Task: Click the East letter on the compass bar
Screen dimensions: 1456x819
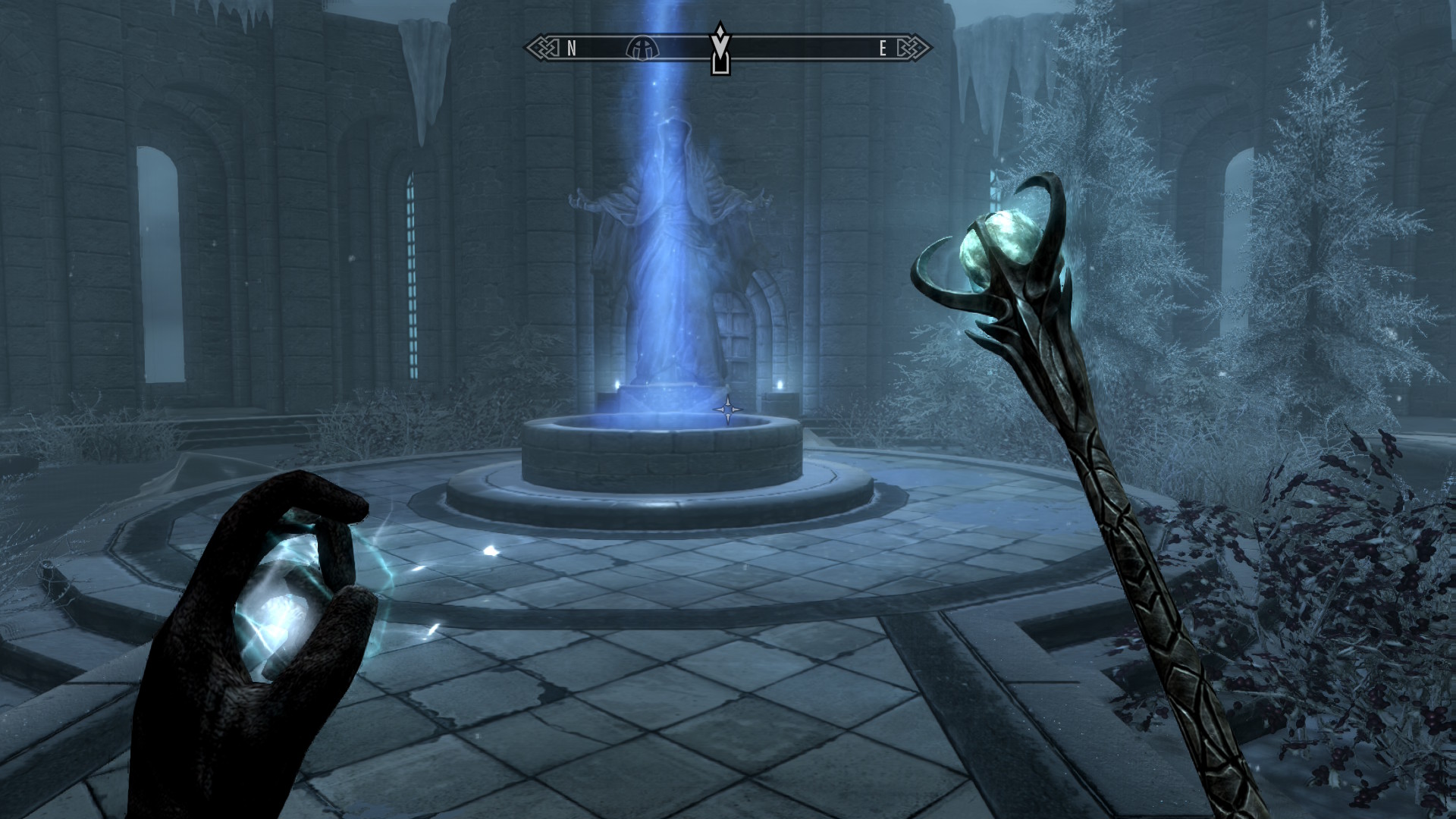Action: point(883,49)
